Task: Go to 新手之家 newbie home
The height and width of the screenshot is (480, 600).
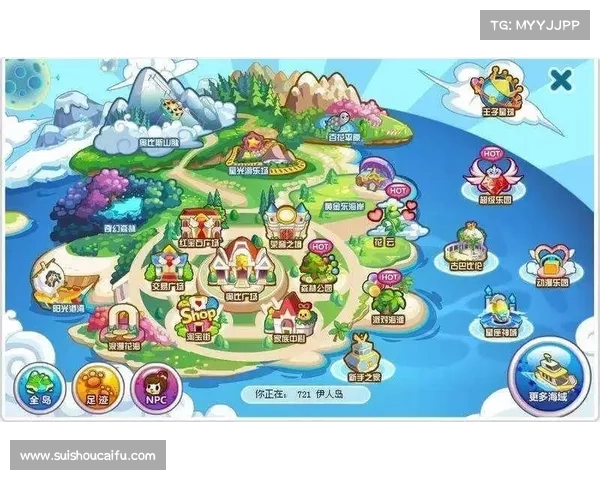Action: (362, 355)
